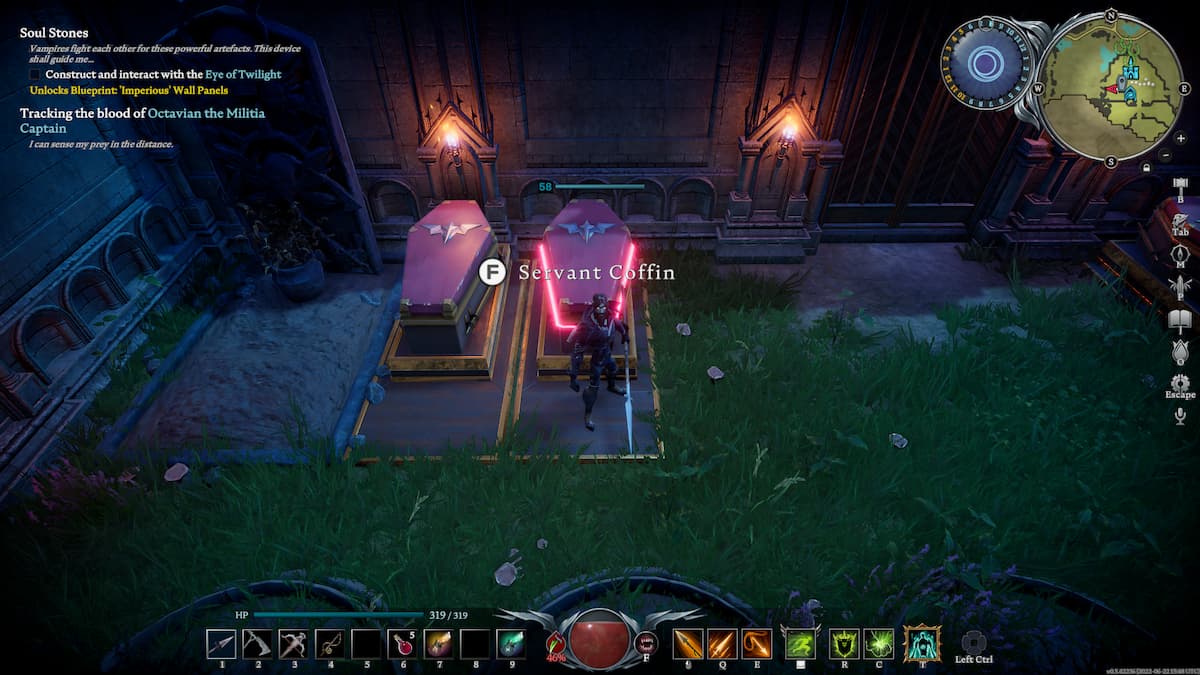1200x675 pixels.
Task: Equip the axe from the hotbar
Action: tap(257, 643)
